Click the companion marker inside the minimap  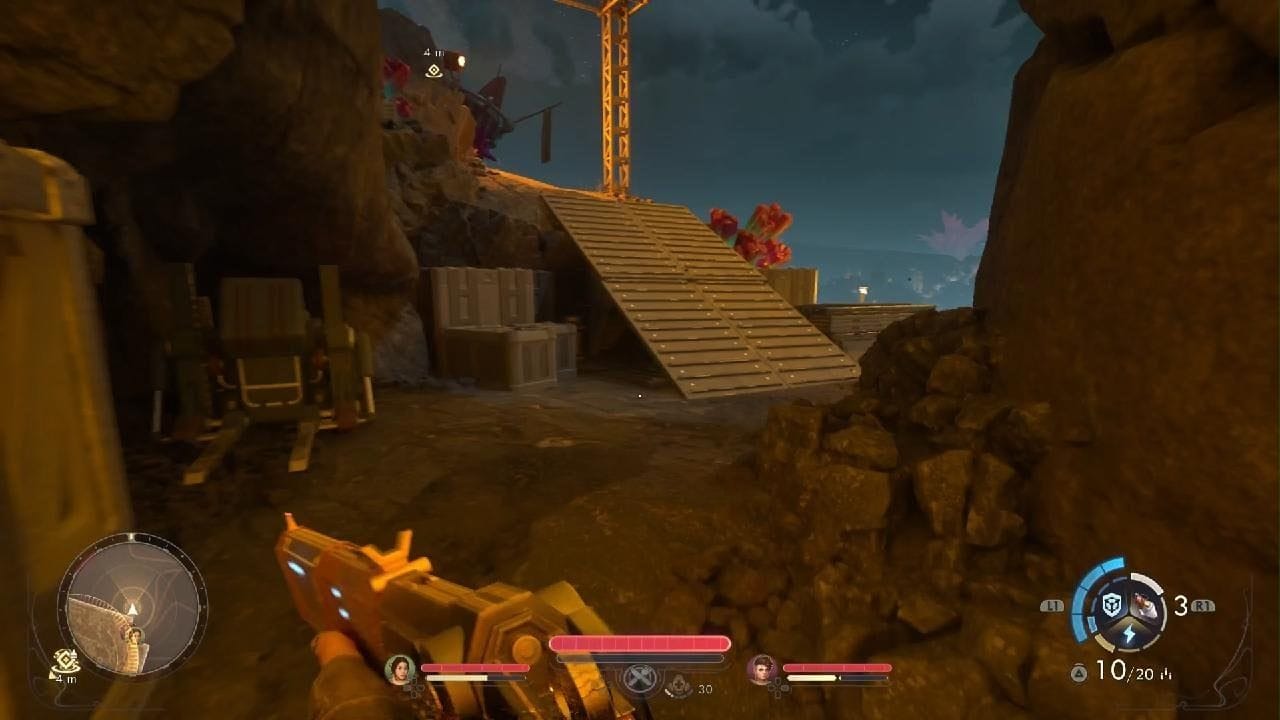(x=136, y=636)
